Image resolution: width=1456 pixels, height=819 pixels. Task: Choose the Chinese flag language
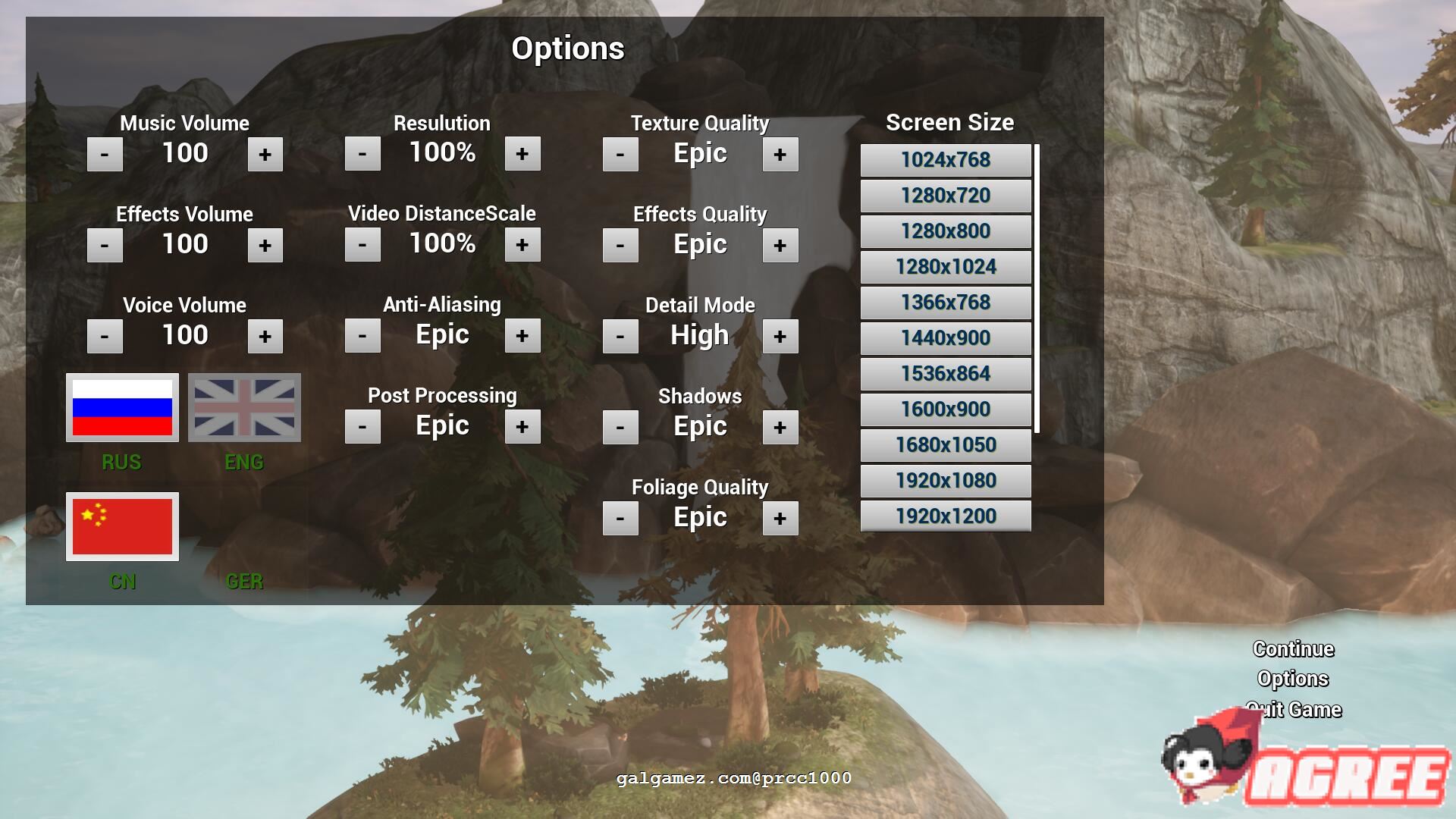122,526
